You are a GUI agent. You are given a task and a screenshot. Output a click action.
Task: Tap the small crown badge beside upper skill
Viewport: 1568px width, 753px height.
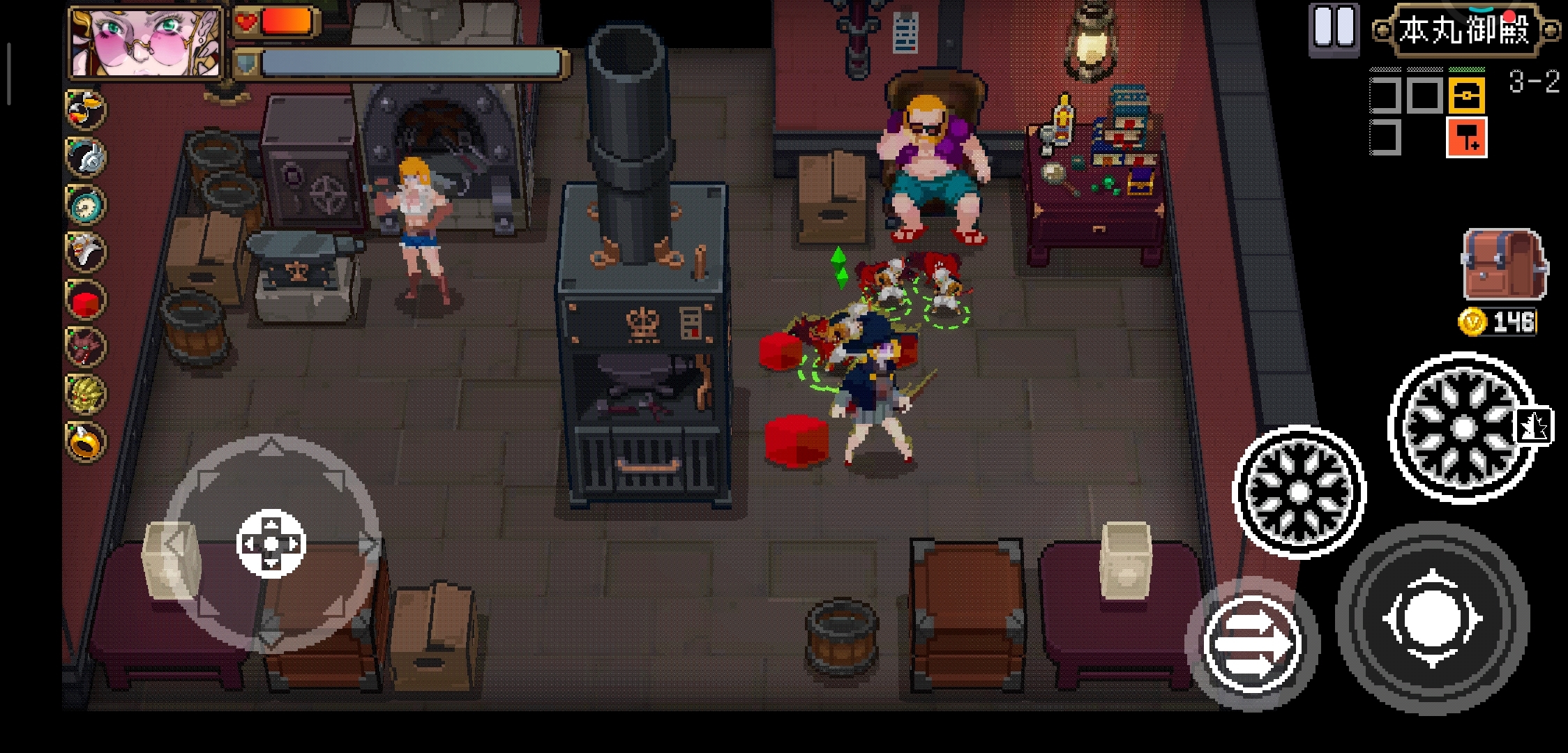tap(1534, 425)
